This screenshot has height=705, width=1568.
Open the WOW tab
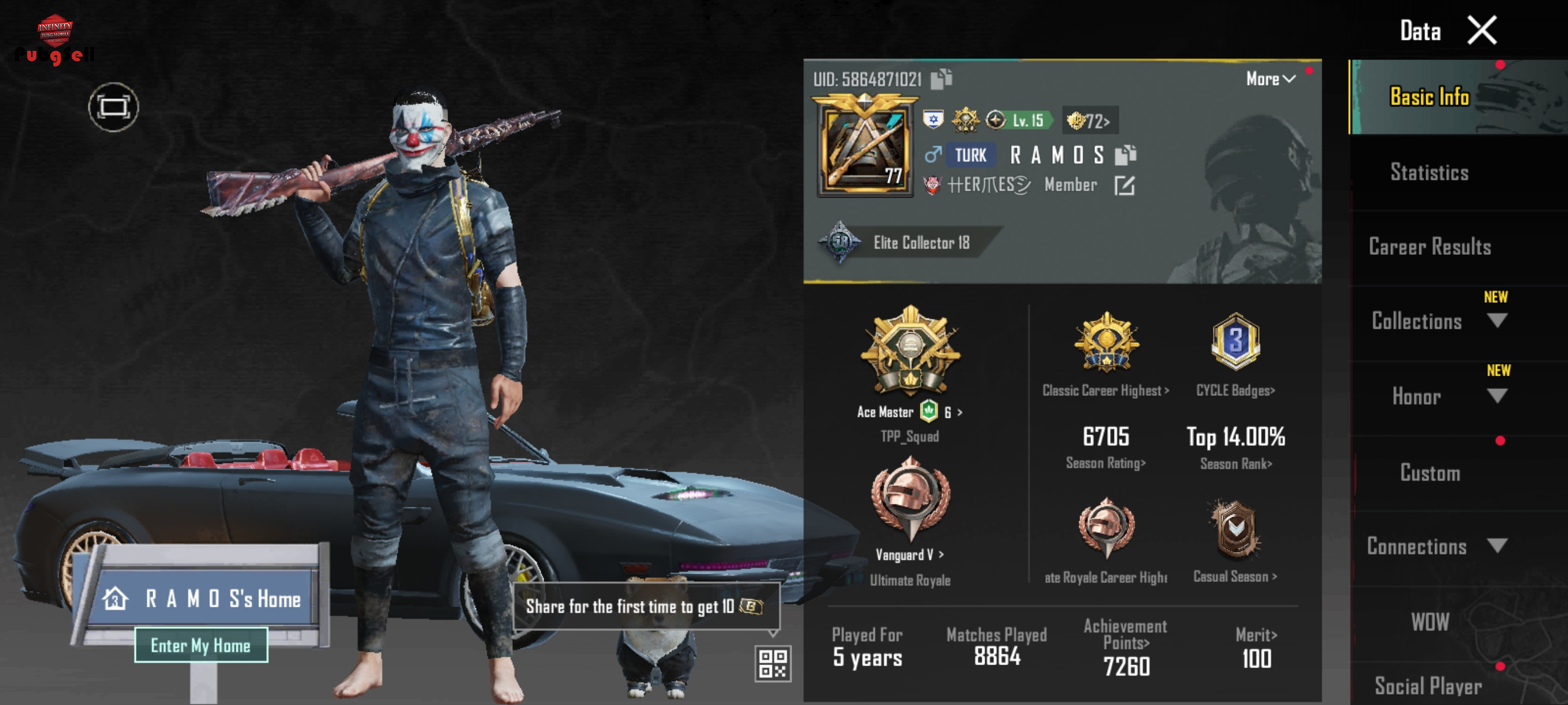[x=1429, y=622]
